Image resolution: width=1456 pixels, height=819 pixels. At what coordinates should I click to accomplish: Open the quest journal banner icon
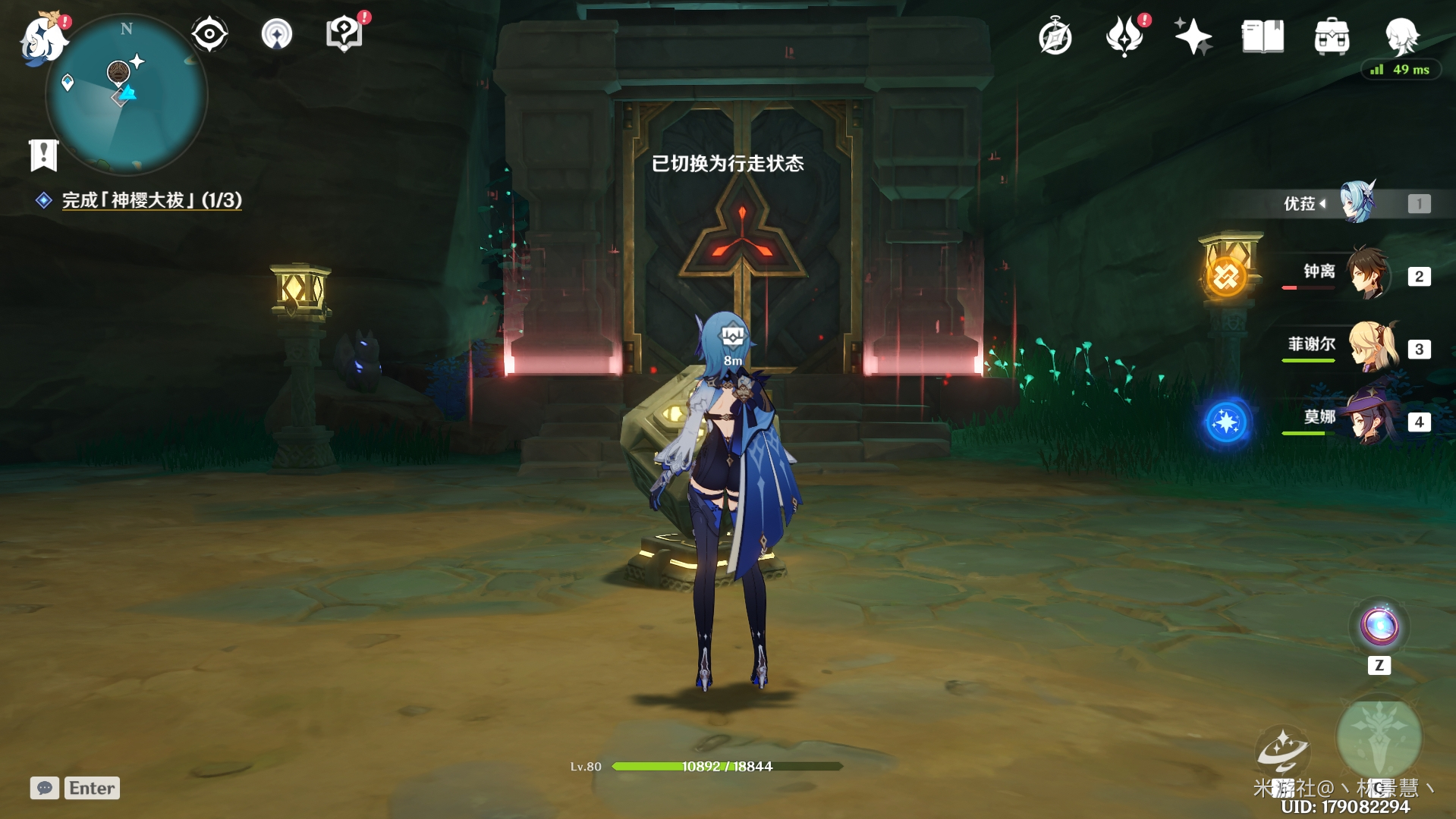43,155
